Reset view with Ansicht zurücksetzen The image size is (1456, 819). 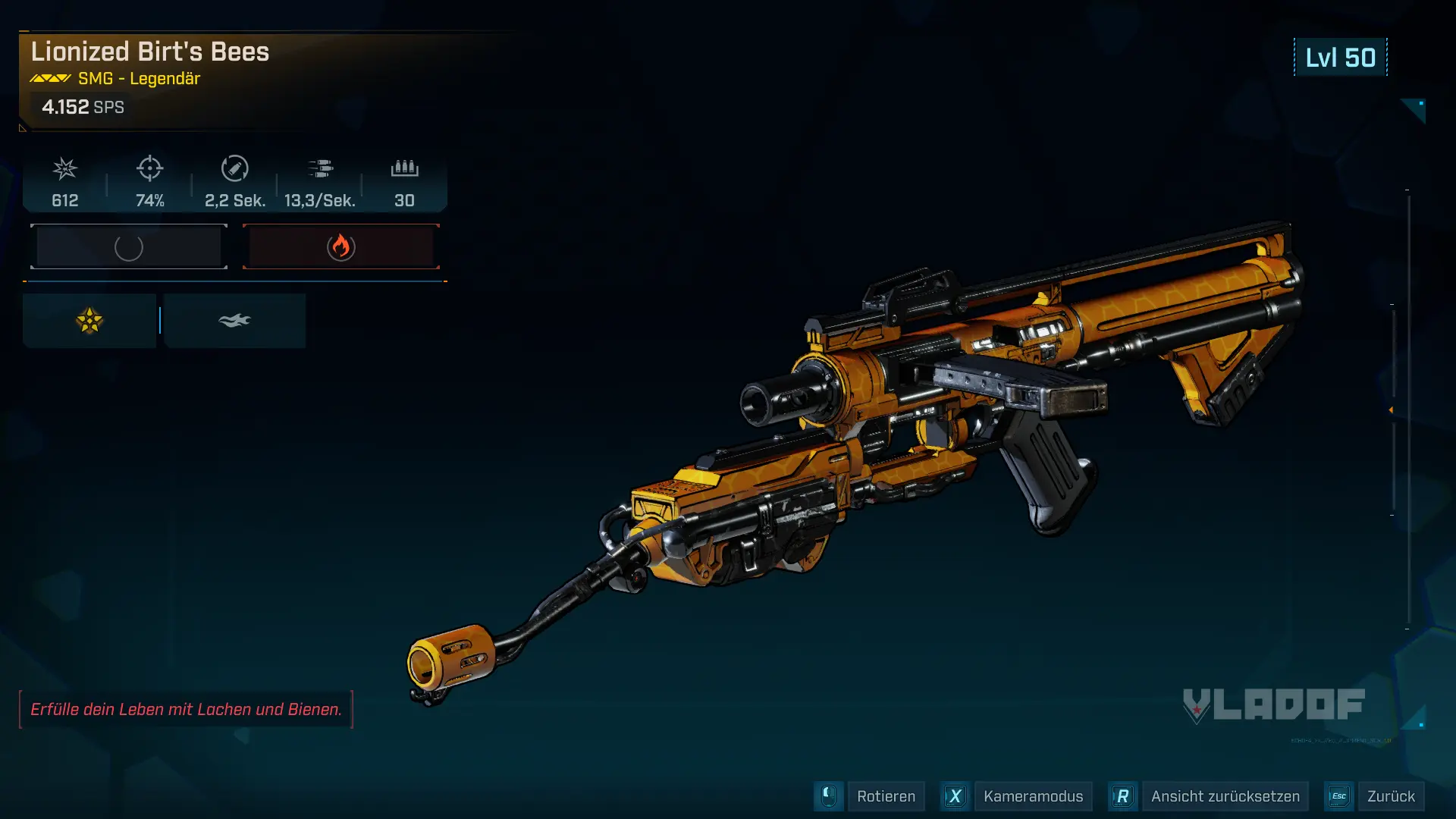click(1224, 796)
